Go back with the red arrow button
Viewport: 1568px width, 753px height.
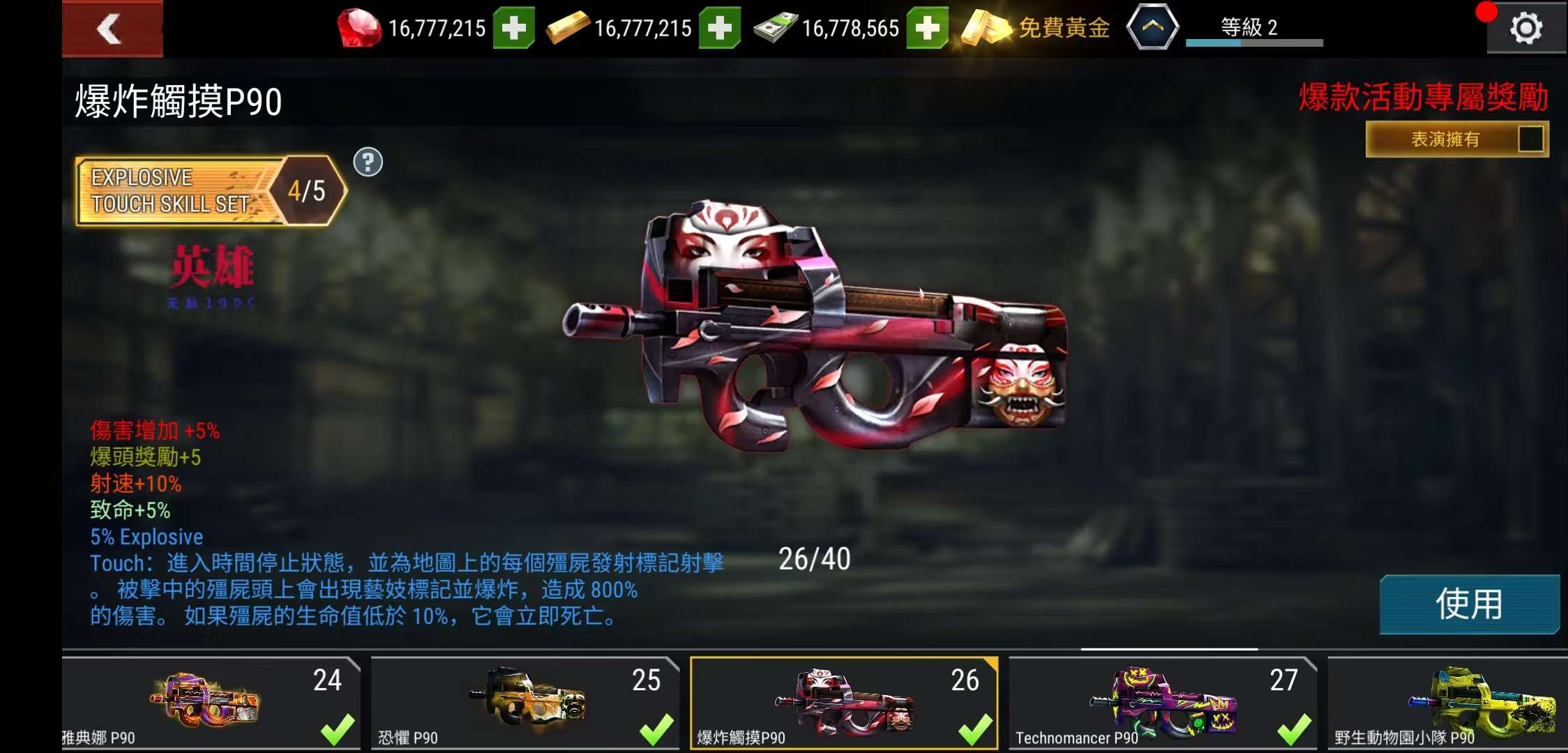112,29
